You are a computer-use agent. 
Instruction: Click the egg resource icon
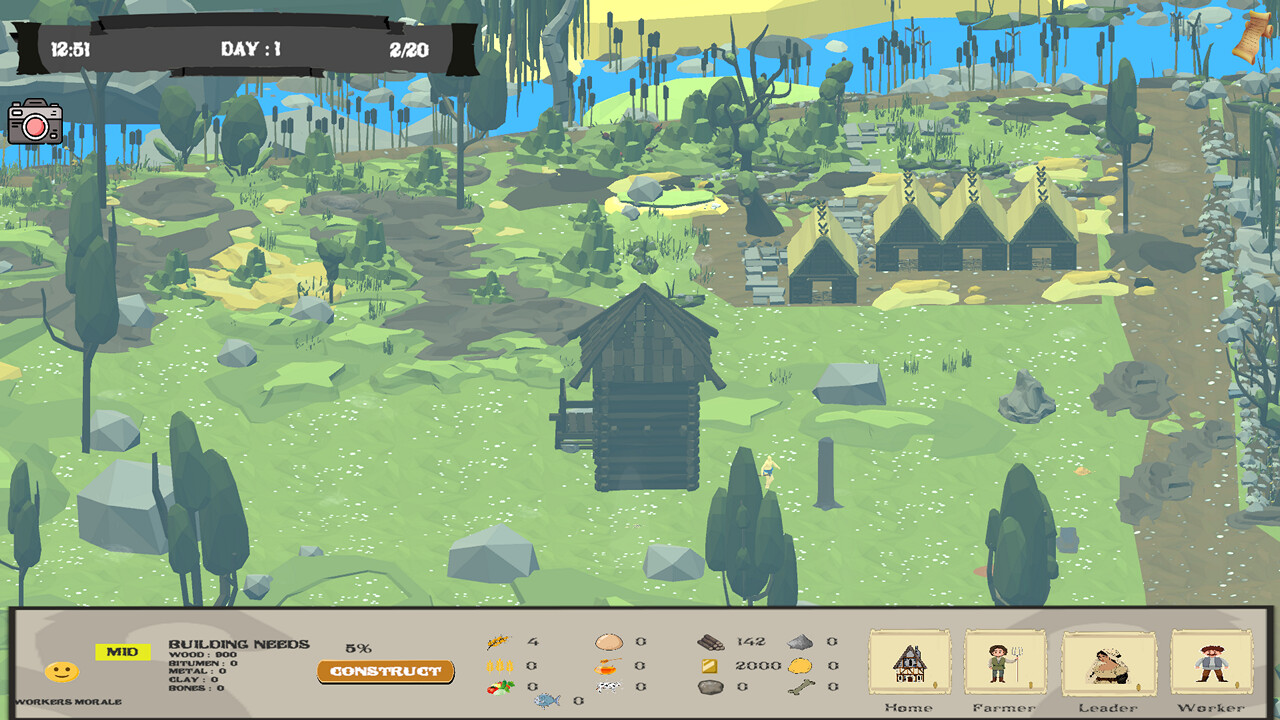click(608, 642)
